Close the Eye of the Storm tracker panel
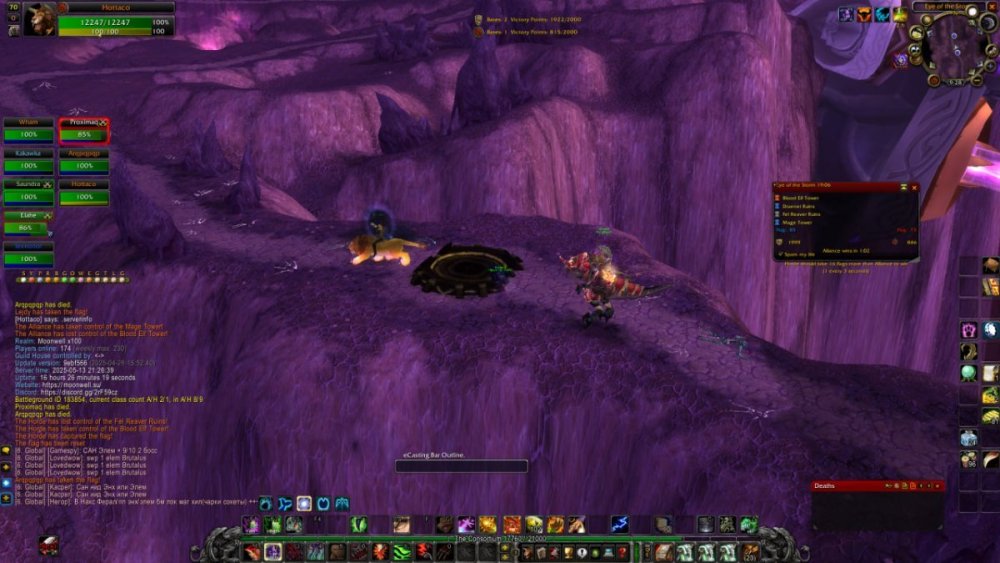The image size is (1000, 563). (x=912, y=187)
